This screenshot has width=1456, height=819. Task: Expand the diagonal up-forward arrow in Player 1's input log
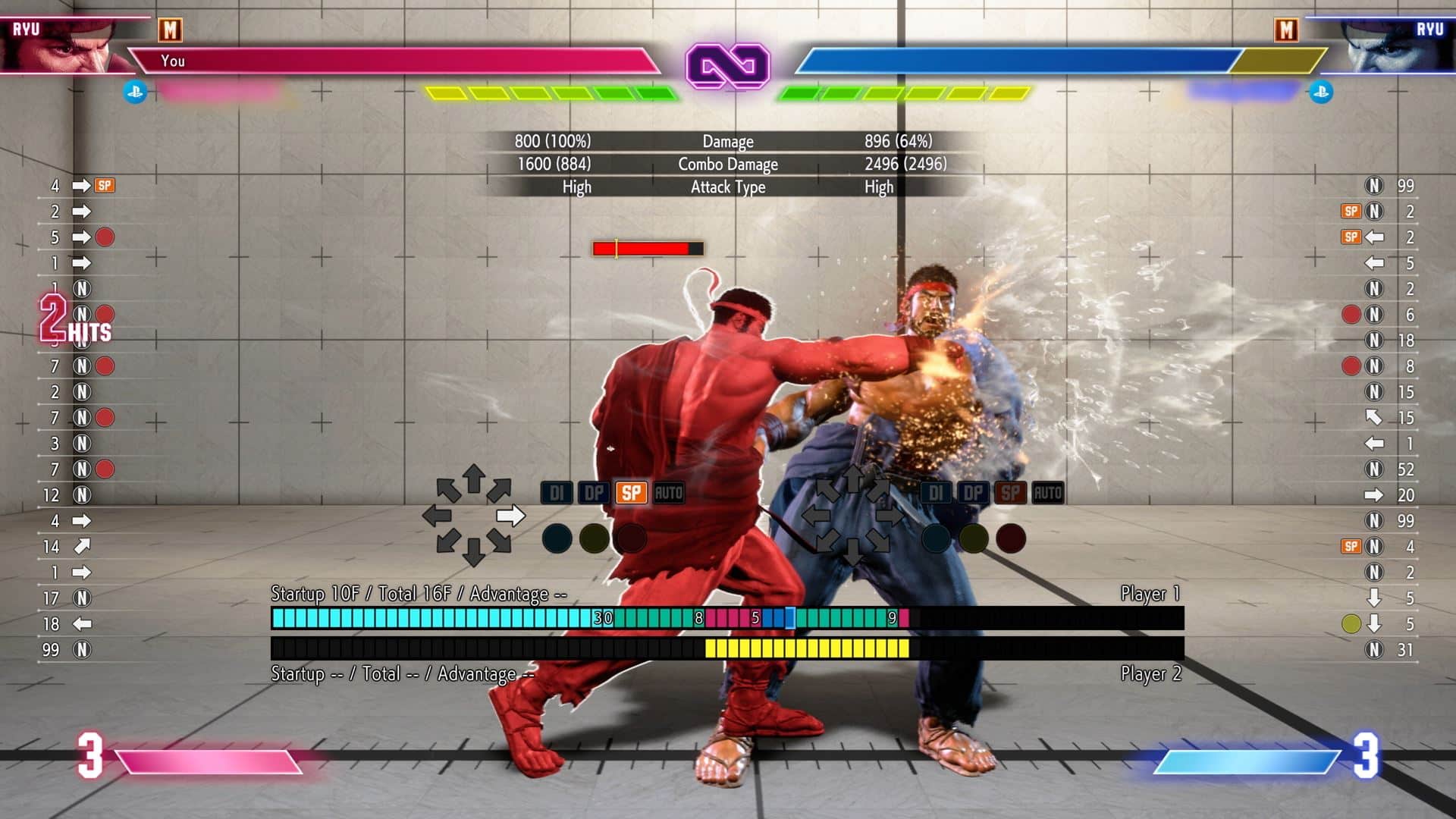[82, 544]
